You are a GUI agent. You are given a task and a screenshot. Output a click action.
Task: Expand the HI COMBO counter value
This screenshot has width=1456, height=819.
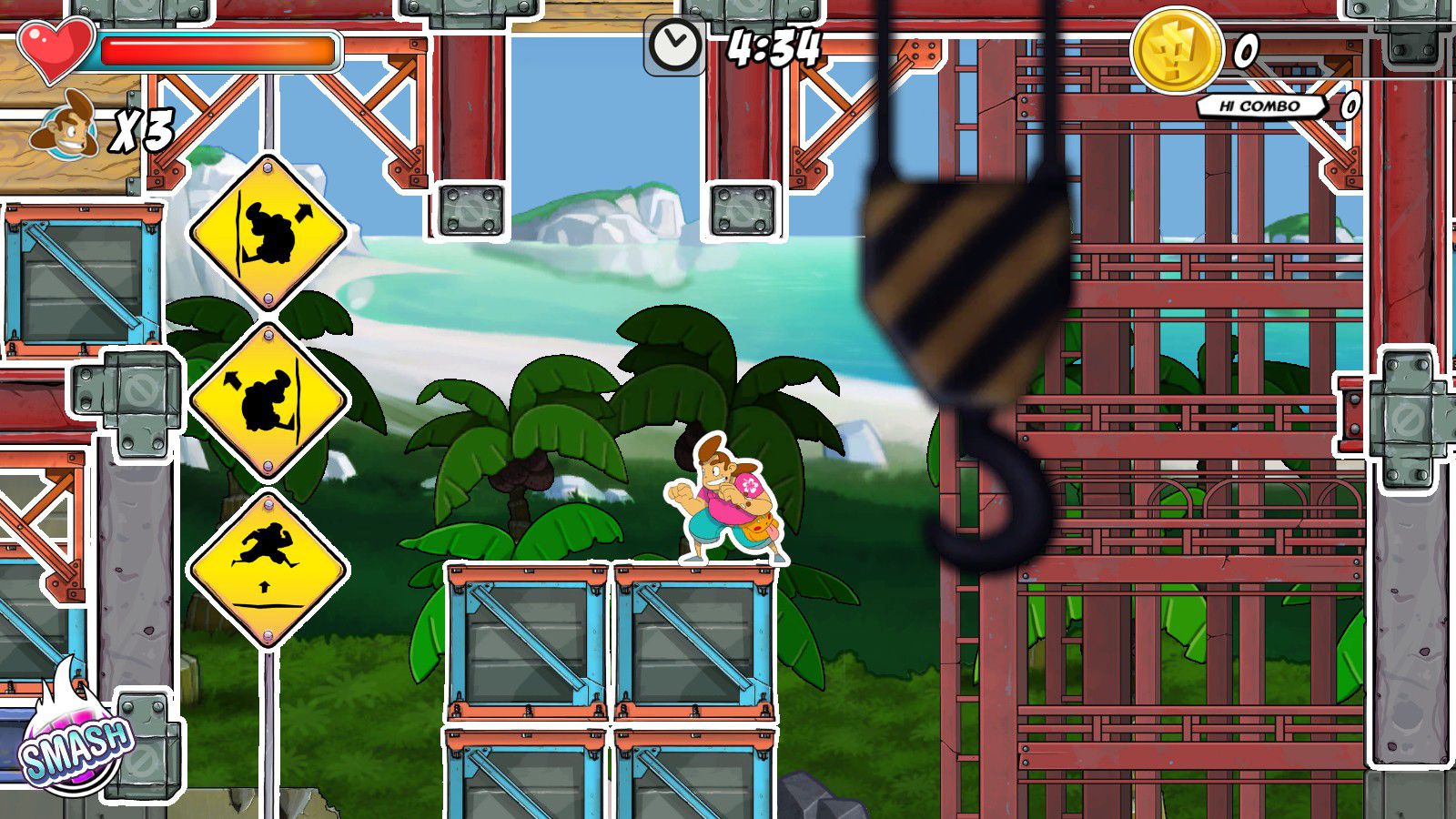[x=1350, y=107]
